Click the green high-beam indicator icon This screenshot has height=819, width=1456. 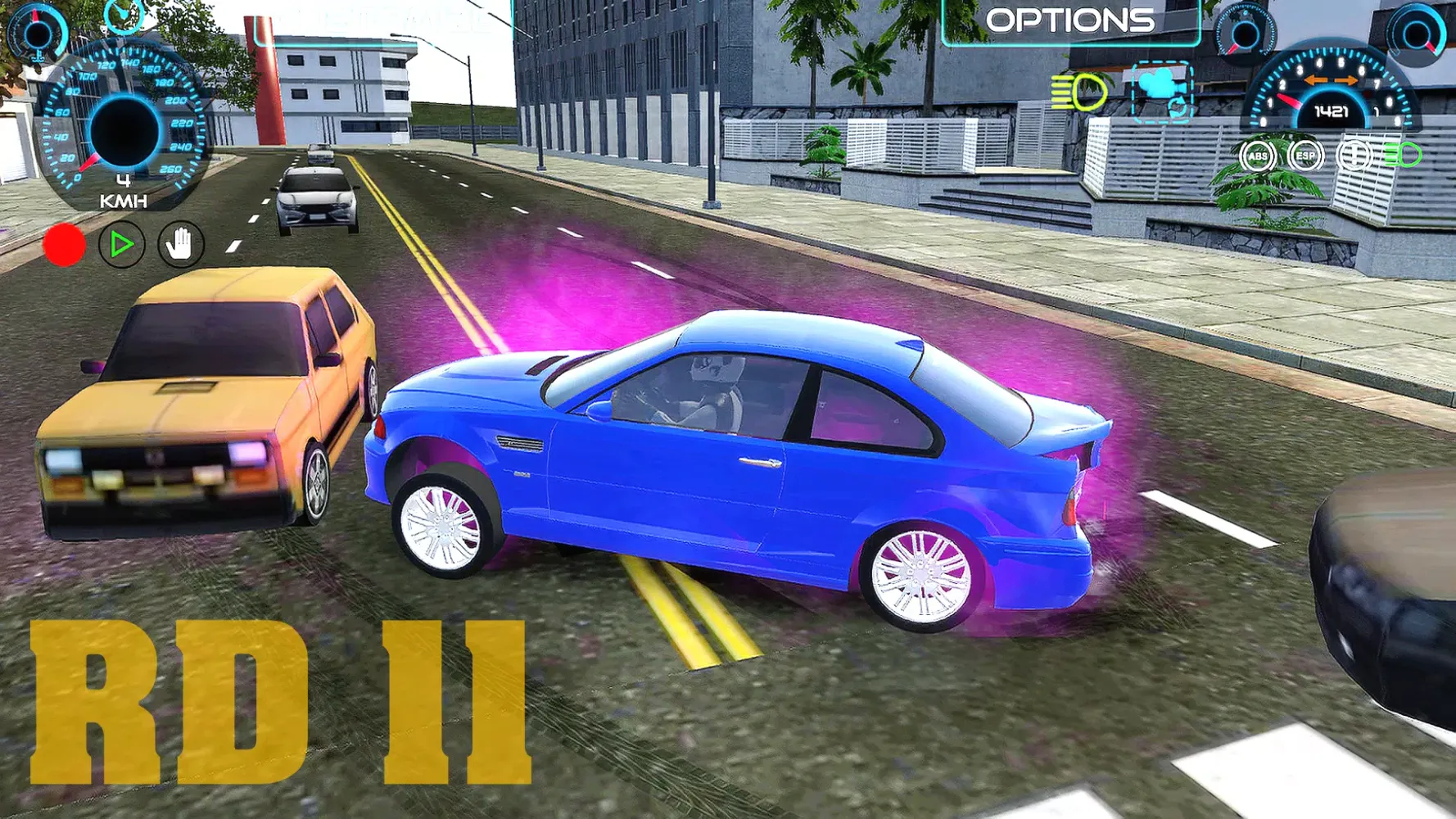1404,156
